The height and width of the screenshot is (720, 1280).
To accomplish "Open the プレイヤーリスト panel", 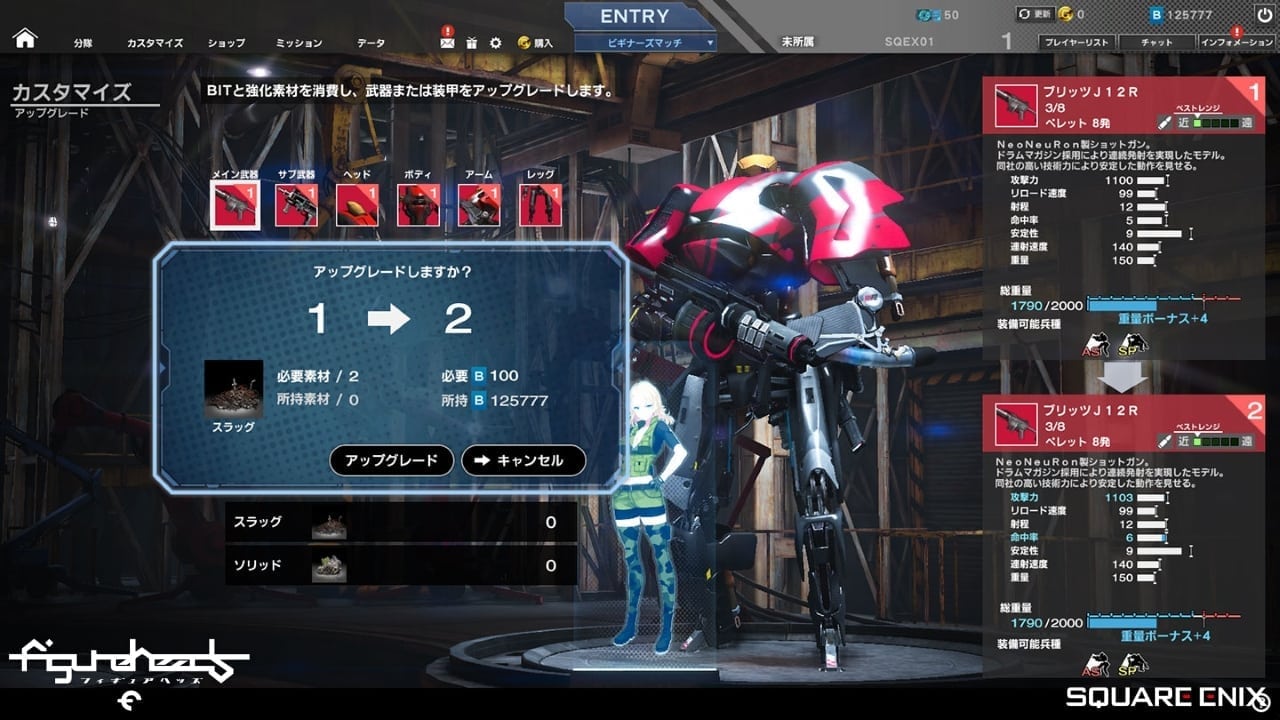I will (x=1076, y=43).
